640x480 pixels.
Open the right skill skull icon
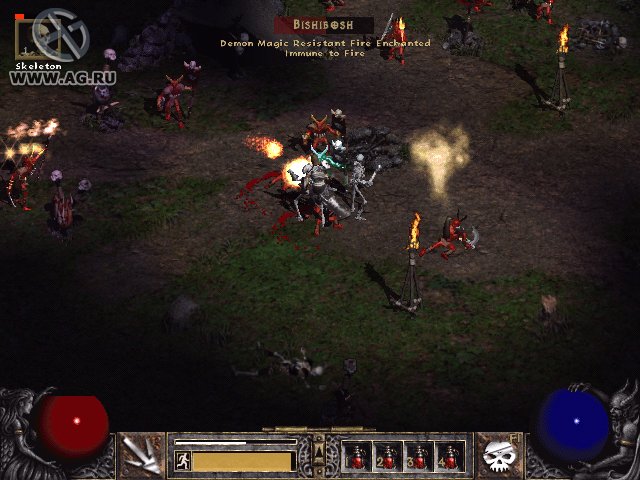497,455
